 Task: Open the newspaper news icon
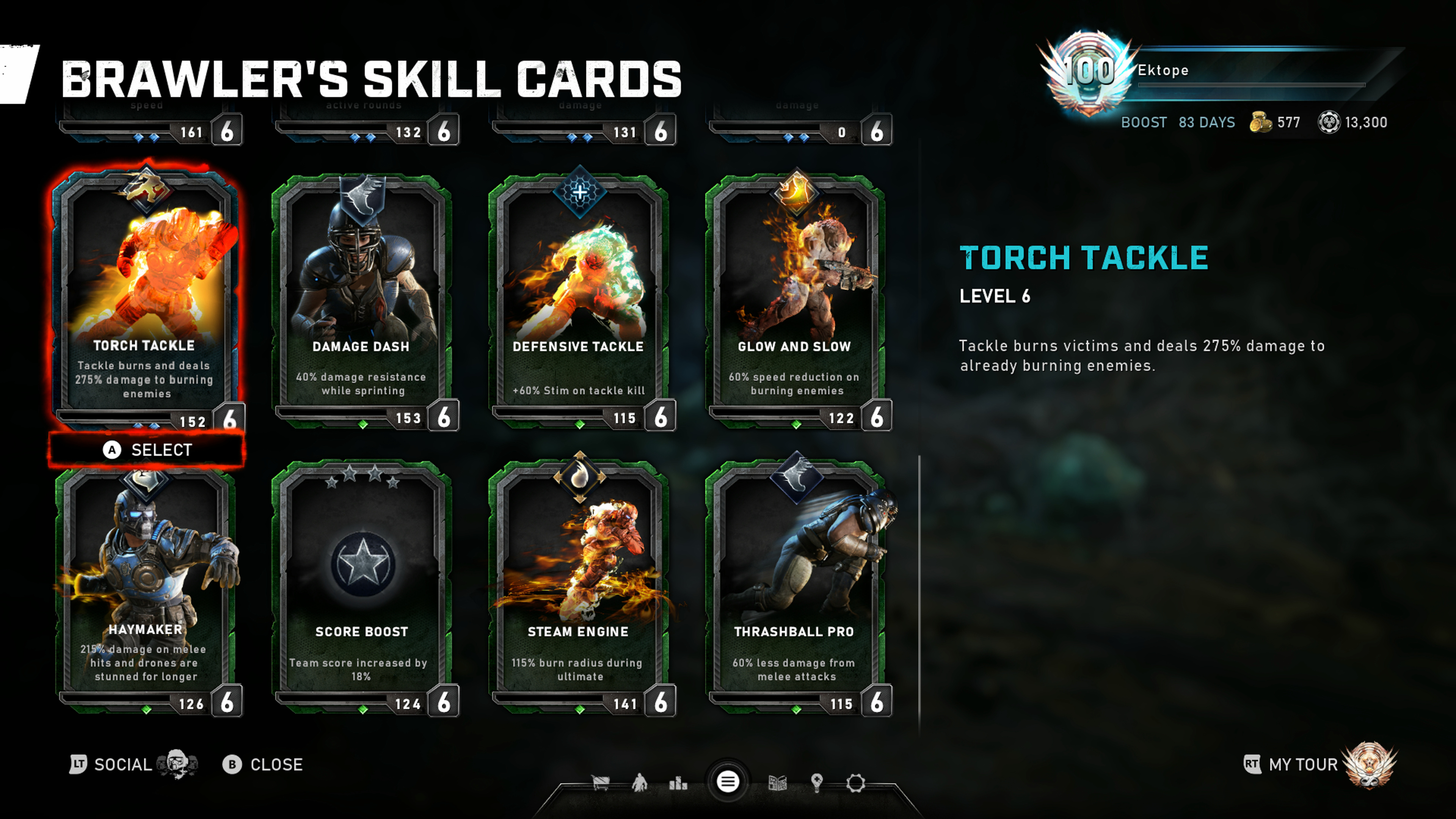point(778,783)
